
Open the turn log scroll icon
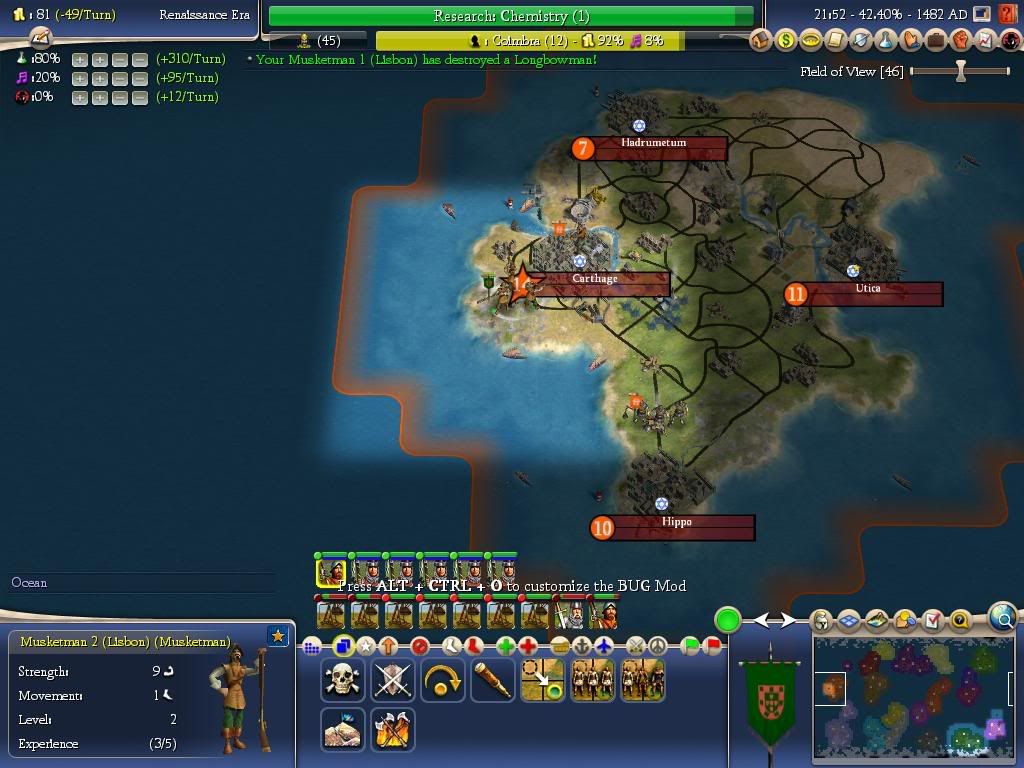click(x=41, y=37)
